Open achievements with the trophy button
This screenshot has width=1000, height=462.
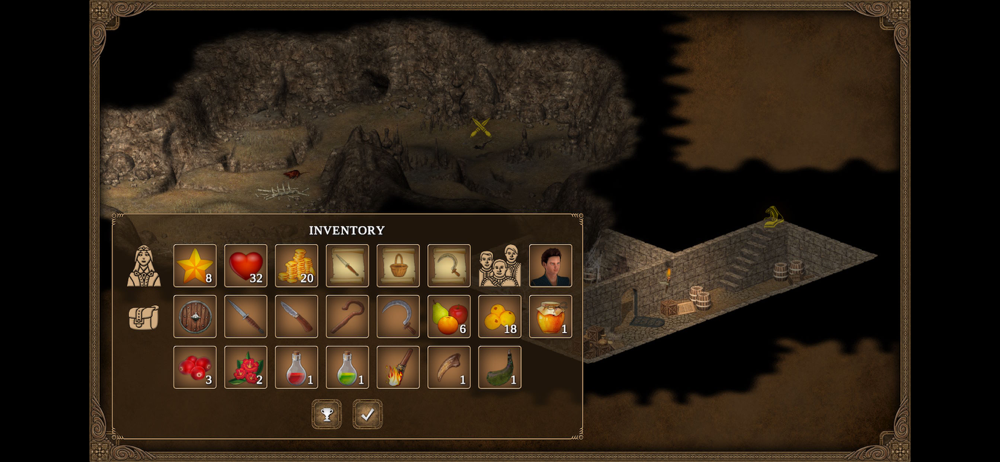coord(326,414)
